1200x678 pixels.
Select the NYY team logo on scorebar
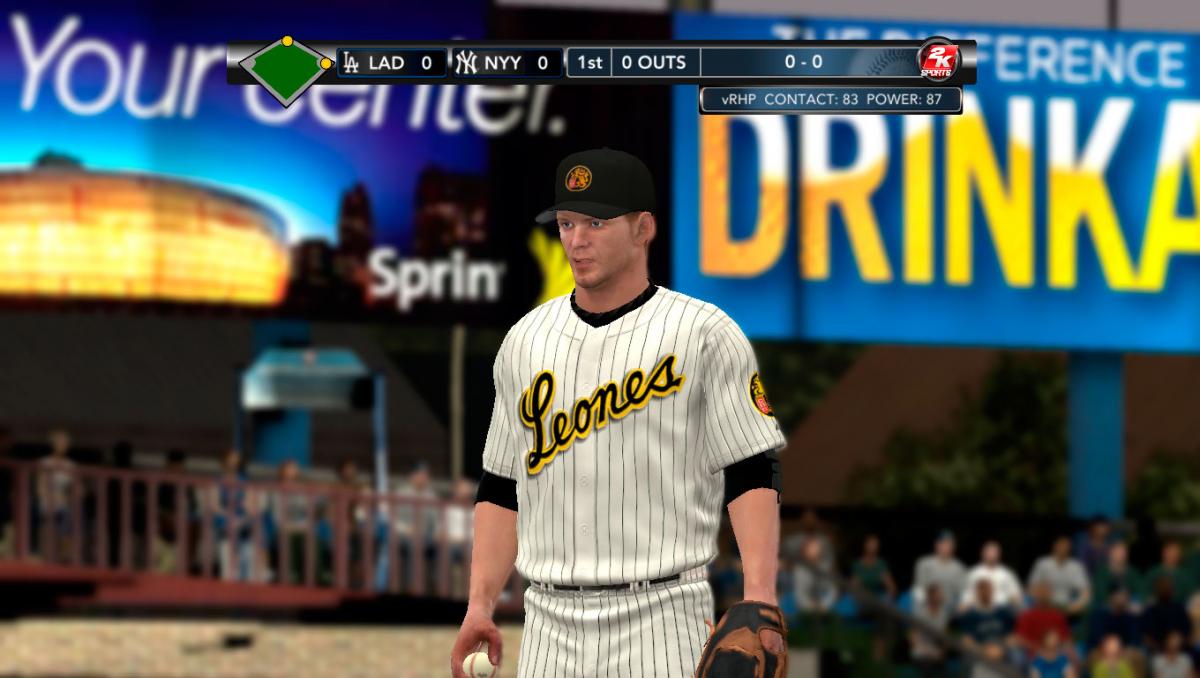[466, 63]
